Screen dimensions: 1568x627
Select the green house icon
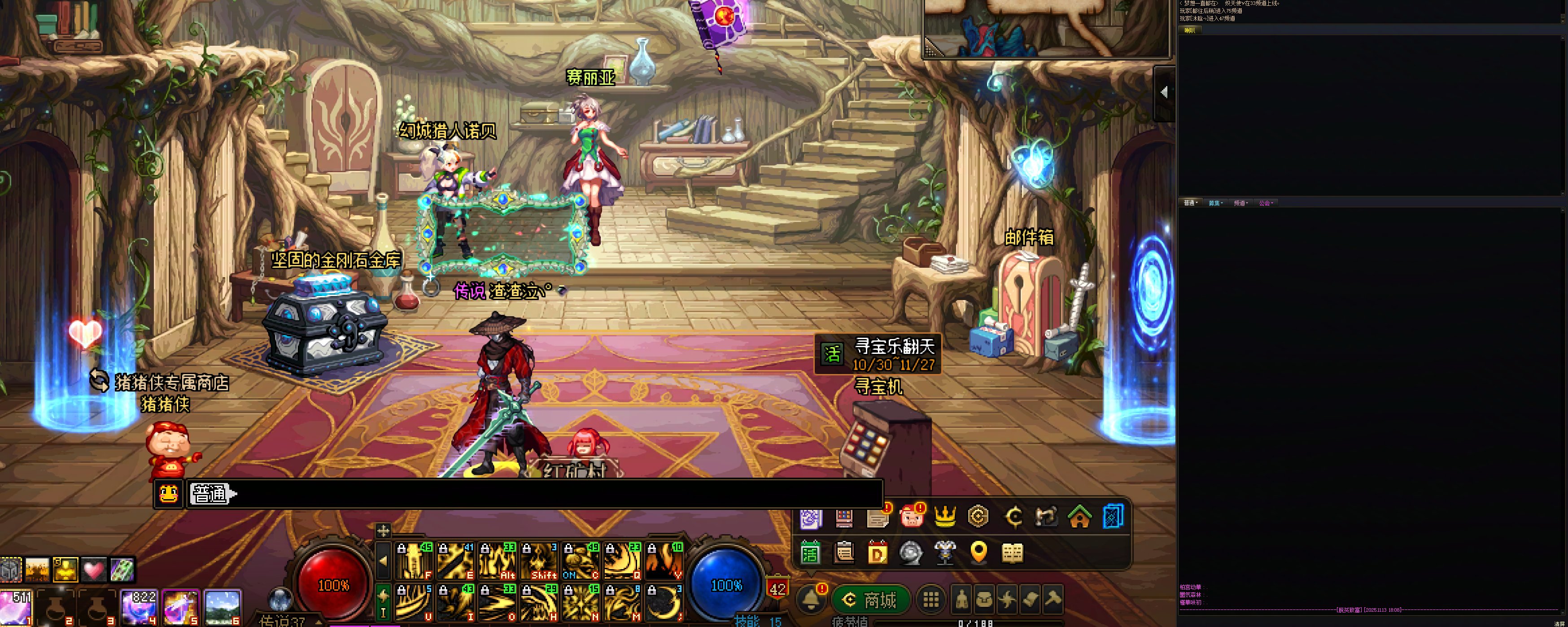[x=1079, y=518]
